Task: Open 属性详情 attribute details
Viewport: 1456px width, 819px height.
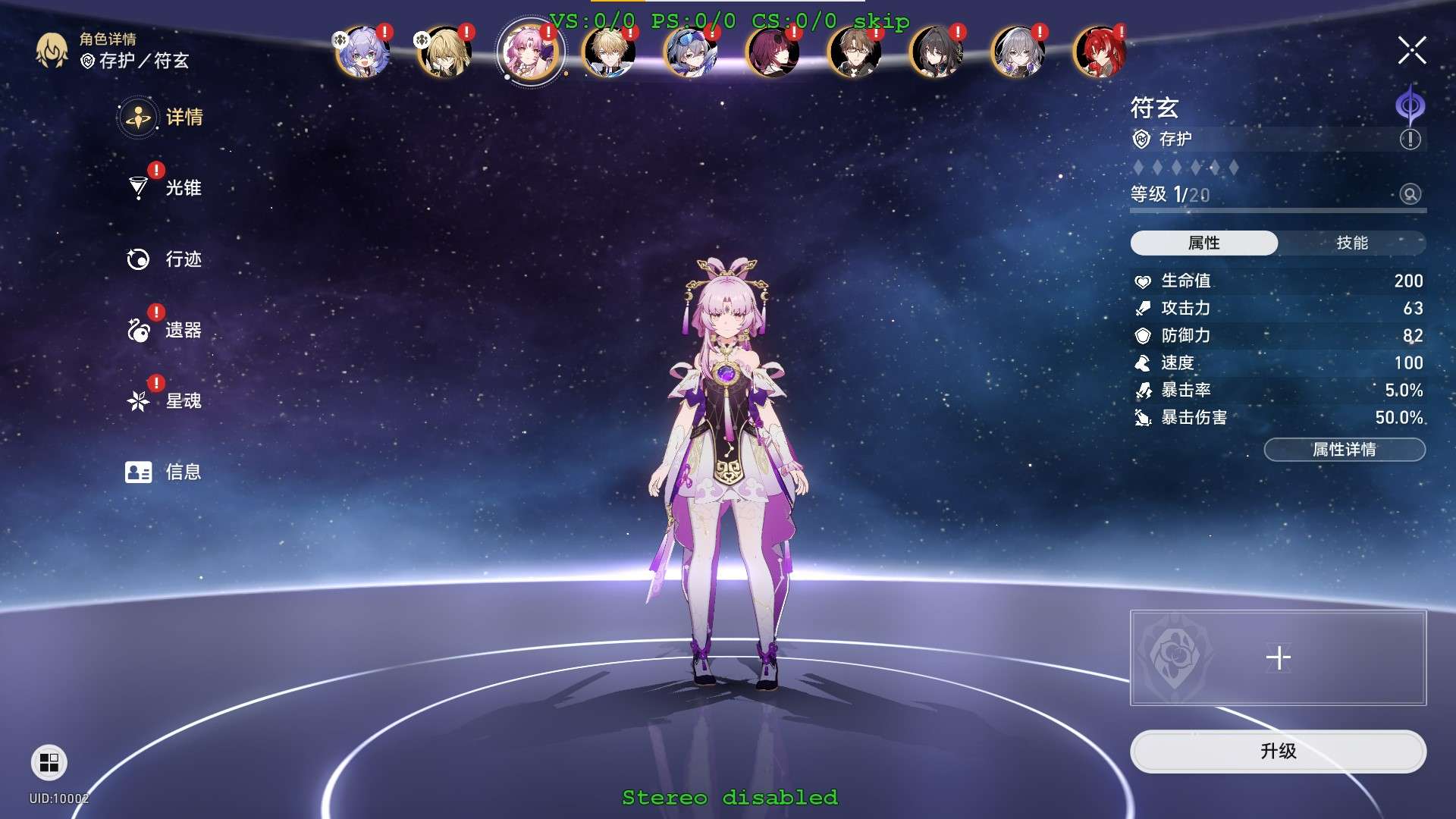Action: click(1344, 450)
